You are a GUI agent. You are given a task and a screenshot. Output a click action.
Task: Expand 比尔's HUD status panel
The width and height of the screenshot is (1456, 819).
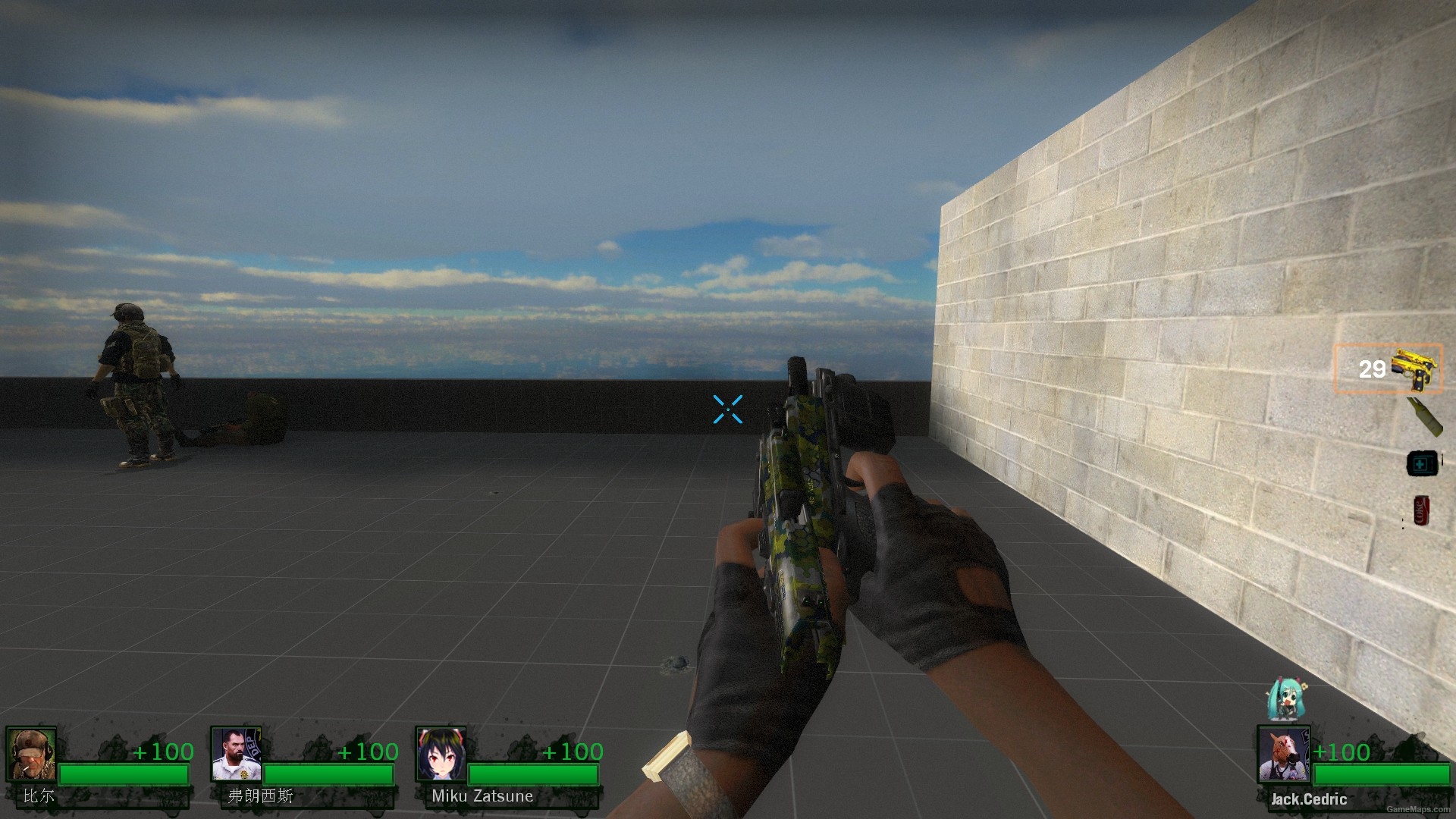pos(99,766)
